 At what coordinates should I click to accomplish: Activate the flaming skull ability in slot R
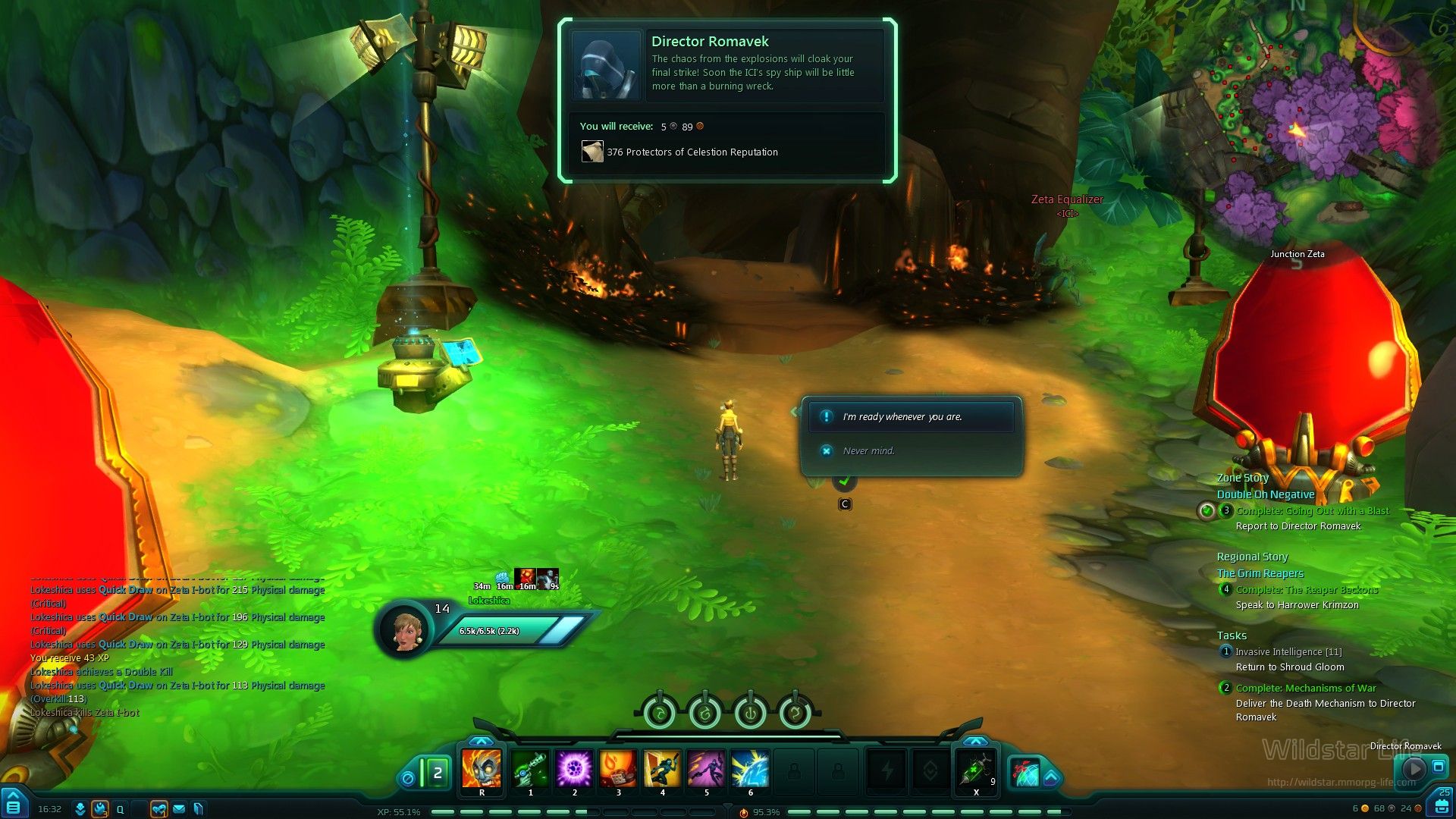[482, 769]
